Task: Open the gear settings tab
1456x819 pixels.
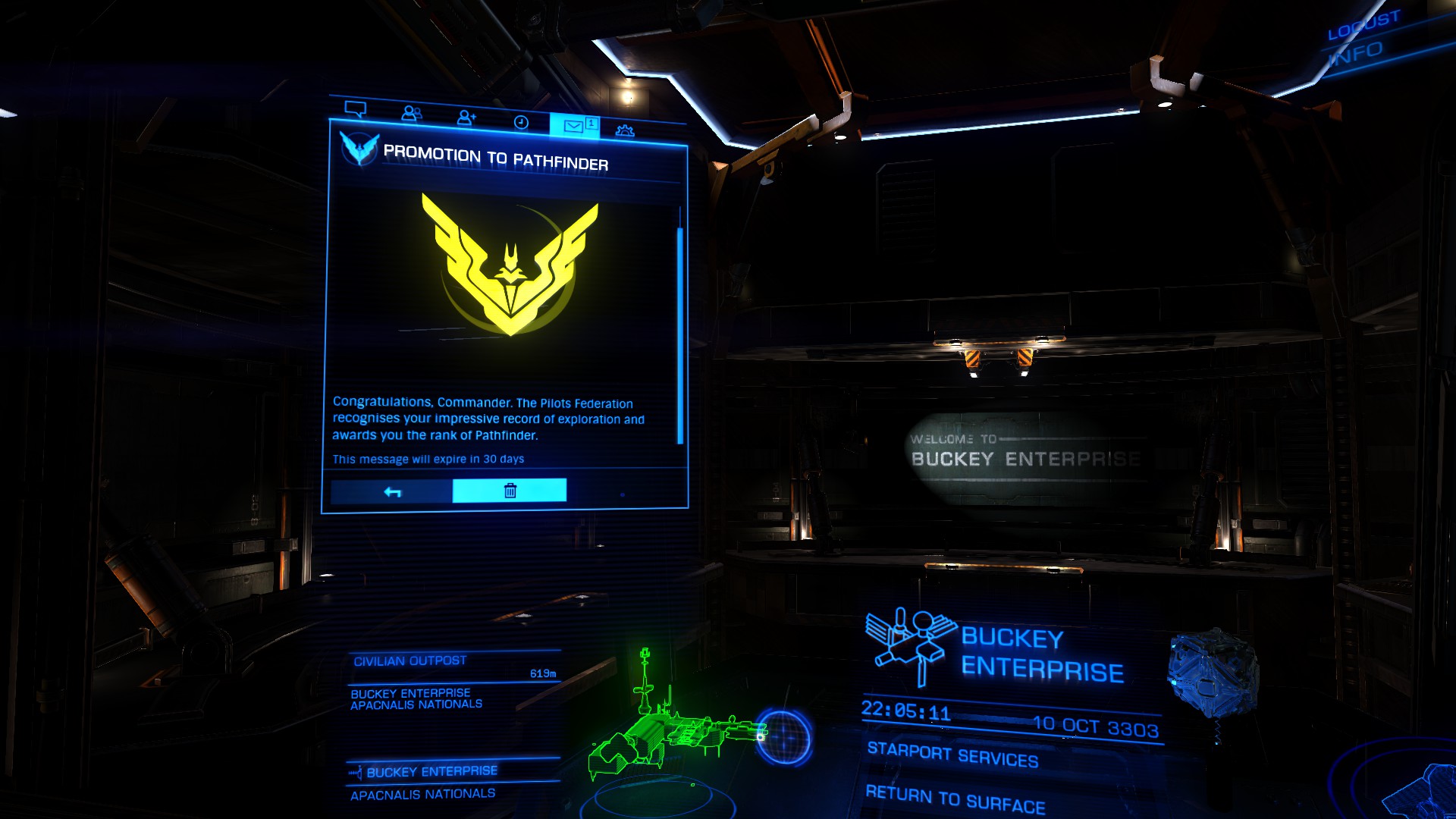Action: [x=625, y=130]
